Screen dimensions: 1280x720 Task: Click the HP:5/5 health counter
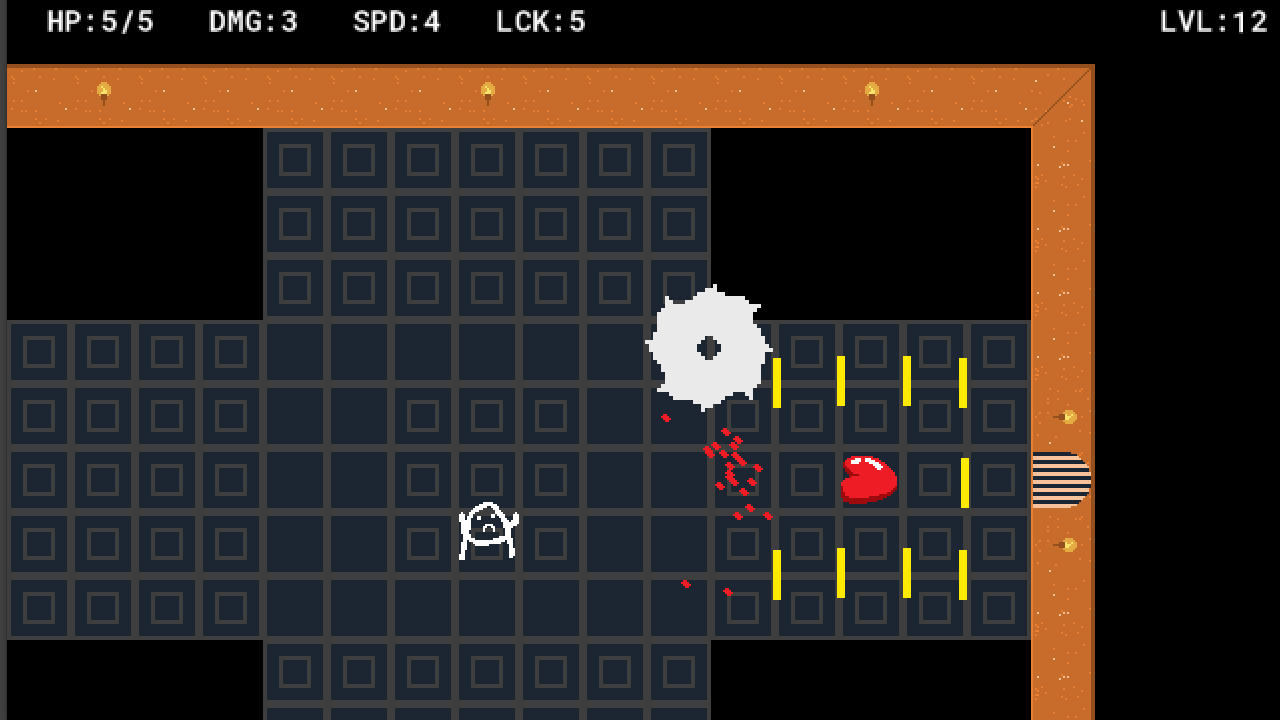tap(100, 21)
